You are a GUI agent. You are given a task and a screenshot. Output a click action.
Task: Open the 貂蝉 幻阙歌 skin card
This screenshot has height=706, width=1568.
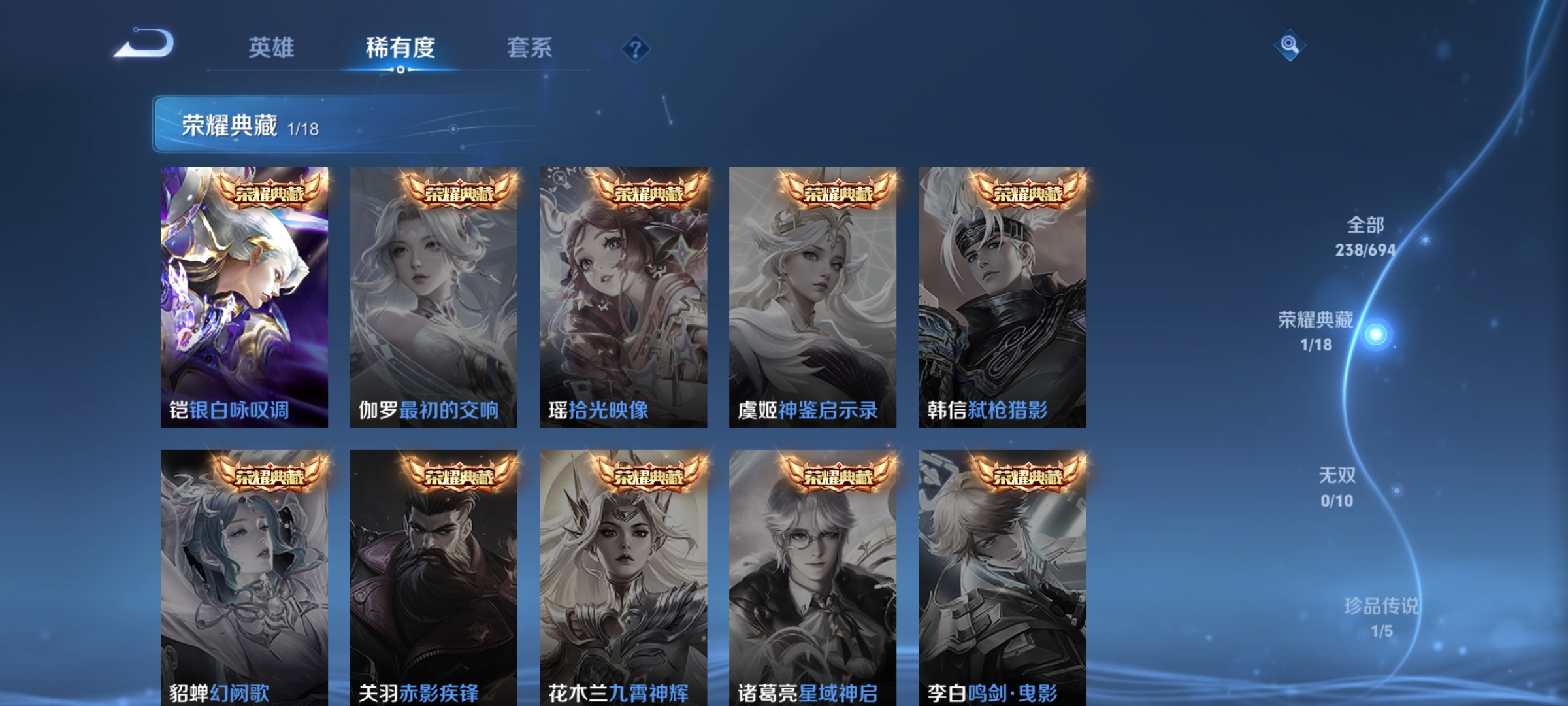point(244,579)
